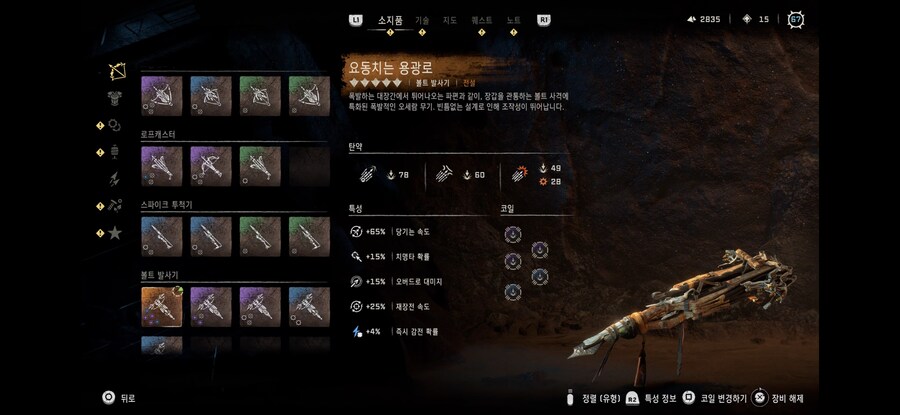
Task: Show 특성 정보 perk details
Action: pos(654,397)
